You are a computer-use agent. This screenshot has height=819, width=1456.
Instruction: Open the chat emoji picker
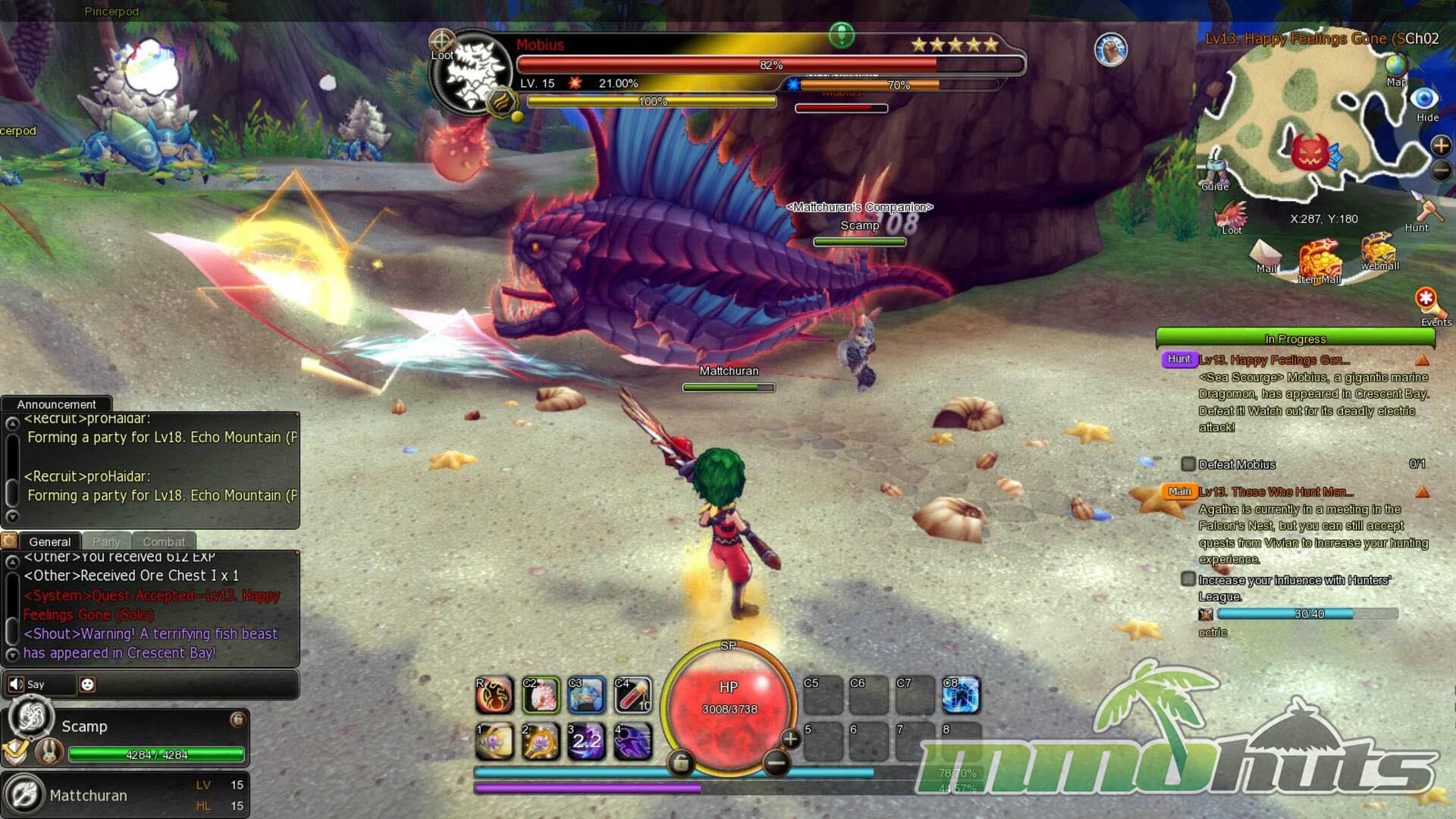[x=88, y=685]
